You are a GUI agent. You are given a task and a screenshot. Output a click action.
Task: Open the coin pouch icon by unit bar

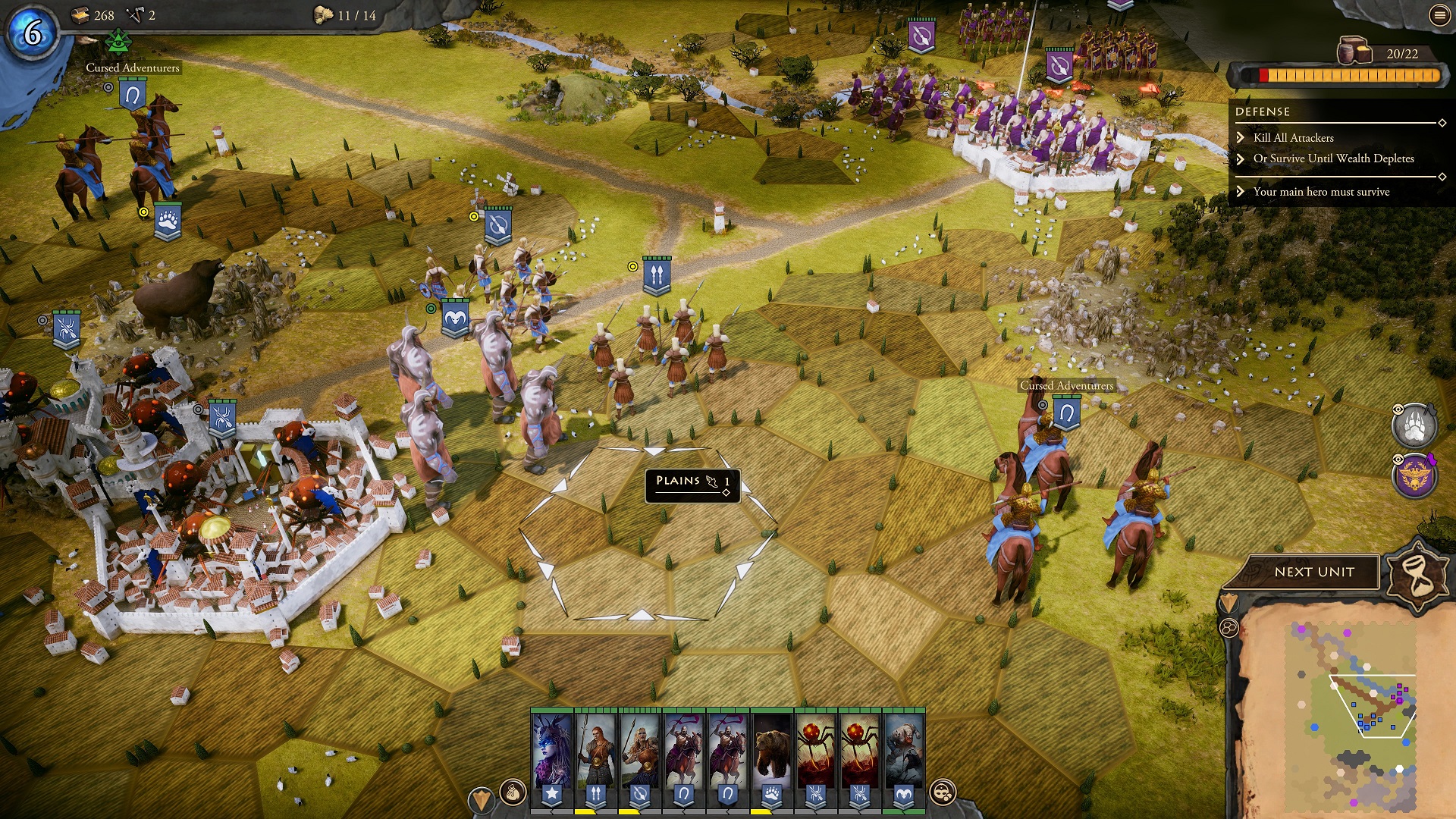tap(513, 793)
